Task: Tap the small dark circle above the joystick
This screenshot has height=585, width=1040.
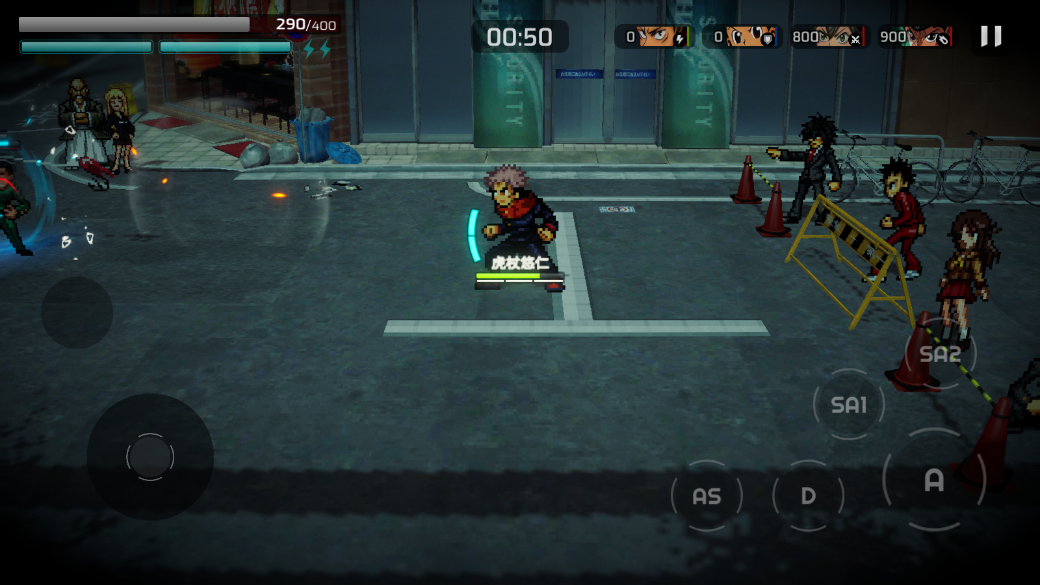Action: point(77,312)
